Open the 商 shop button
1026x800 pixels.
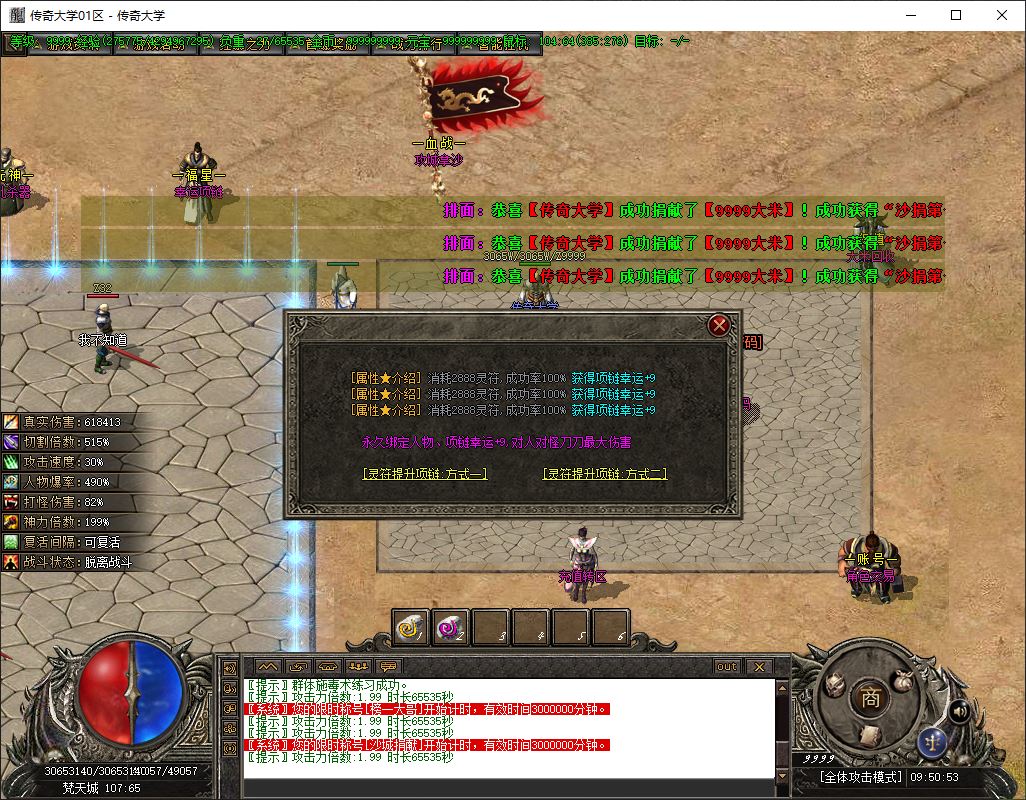click(871, 698)
